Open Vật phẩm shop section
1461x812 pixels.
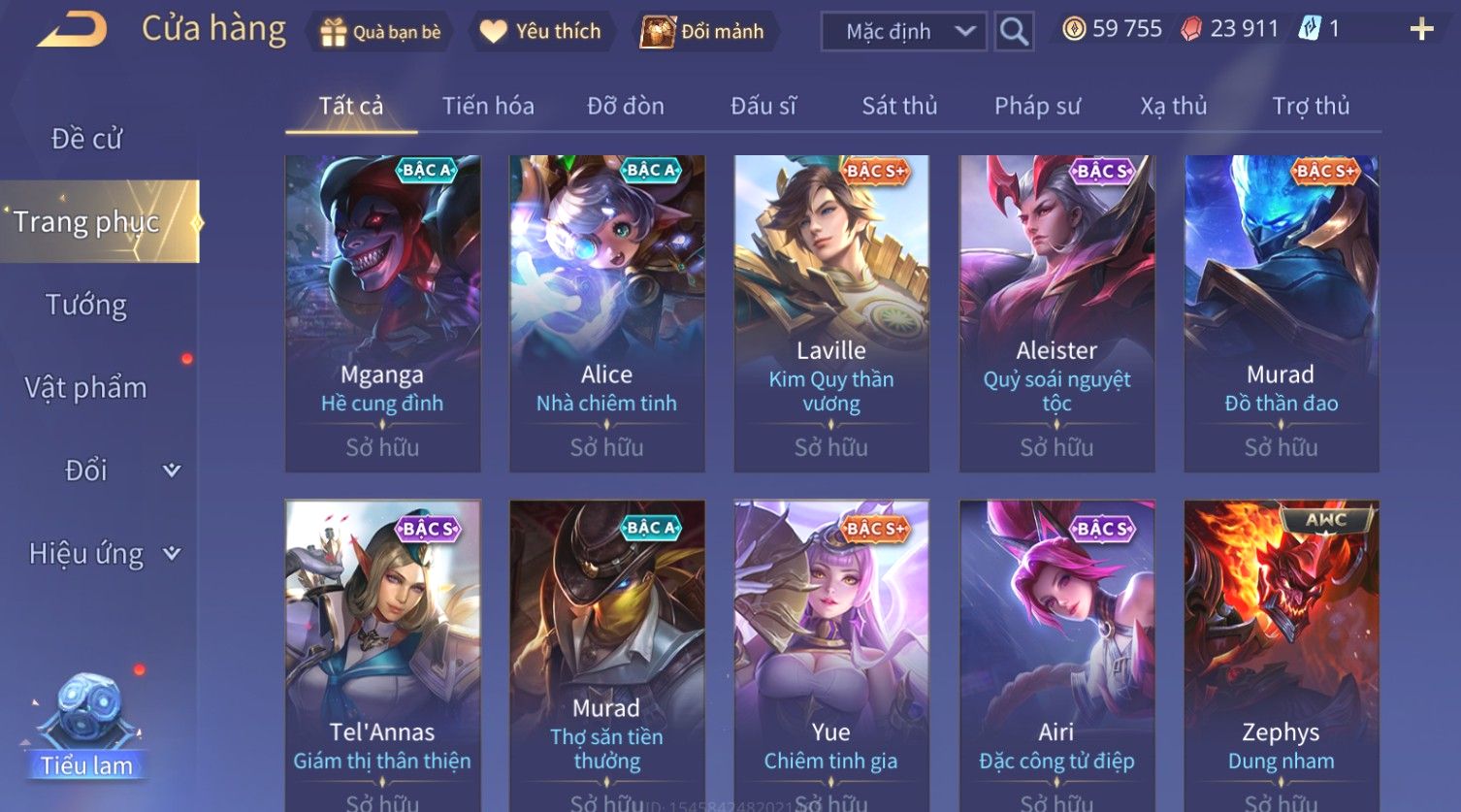pyautogui.click(x=86, y=388)
